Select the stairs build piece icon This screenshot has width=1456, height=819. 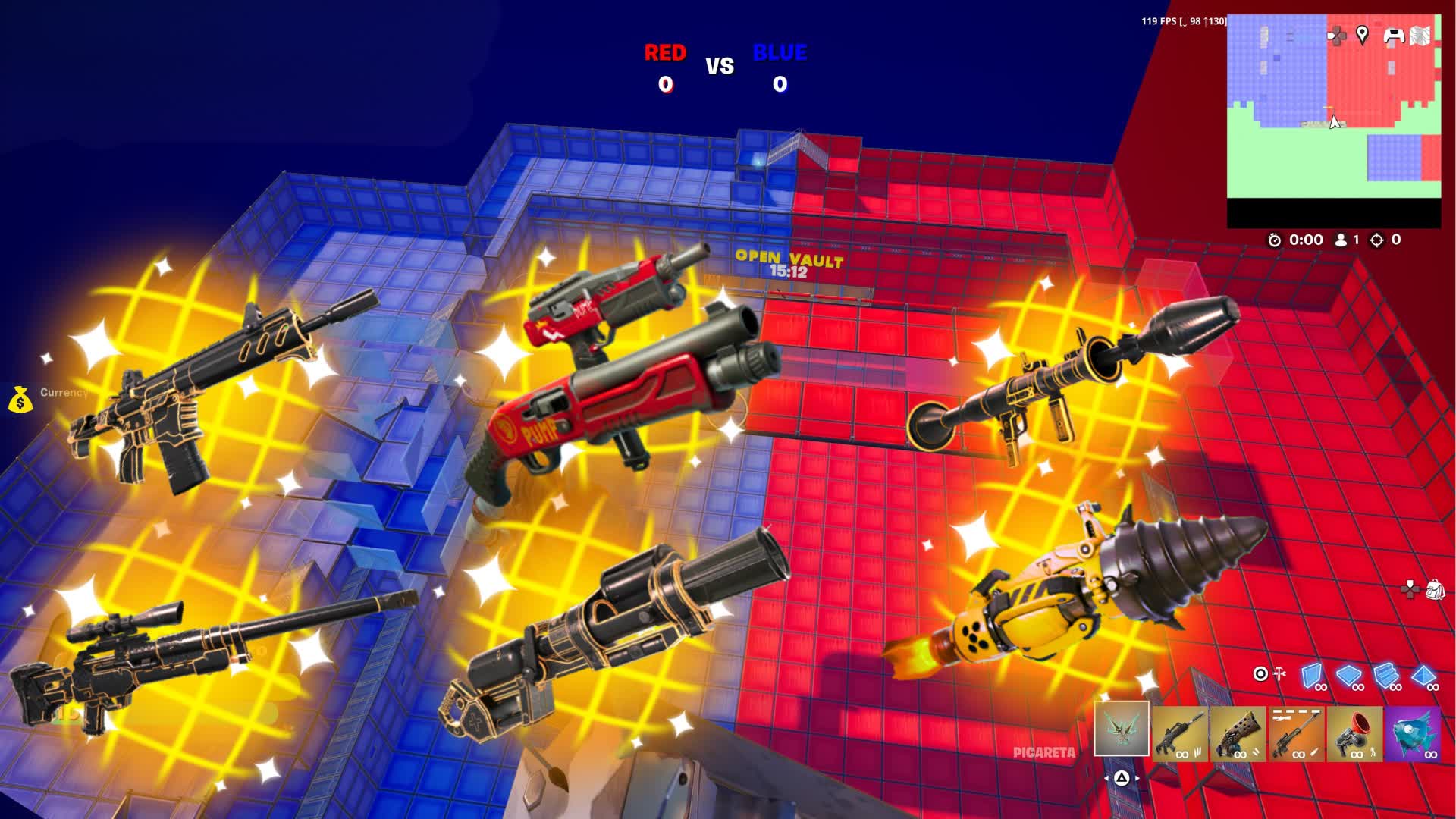1386,676
